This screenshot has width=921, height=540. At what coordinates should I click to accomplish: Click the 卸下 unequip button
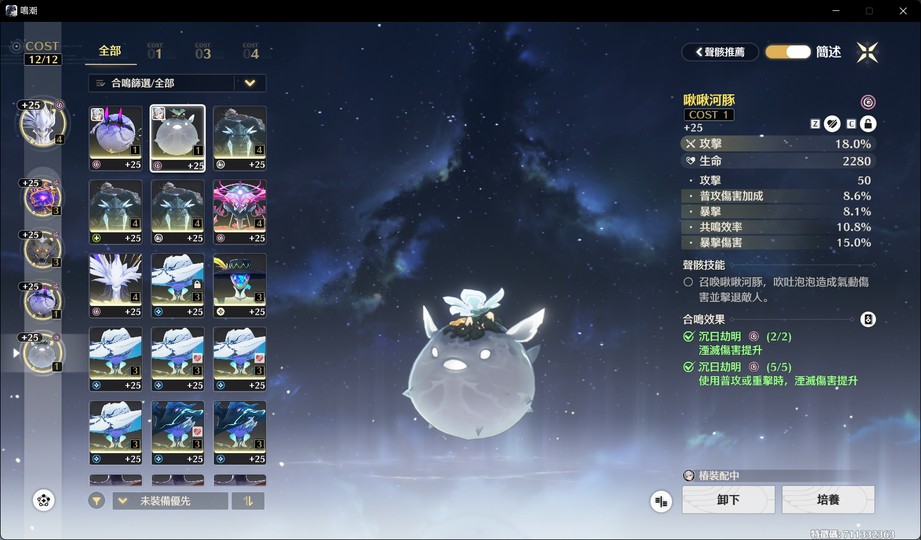(728, 500)
